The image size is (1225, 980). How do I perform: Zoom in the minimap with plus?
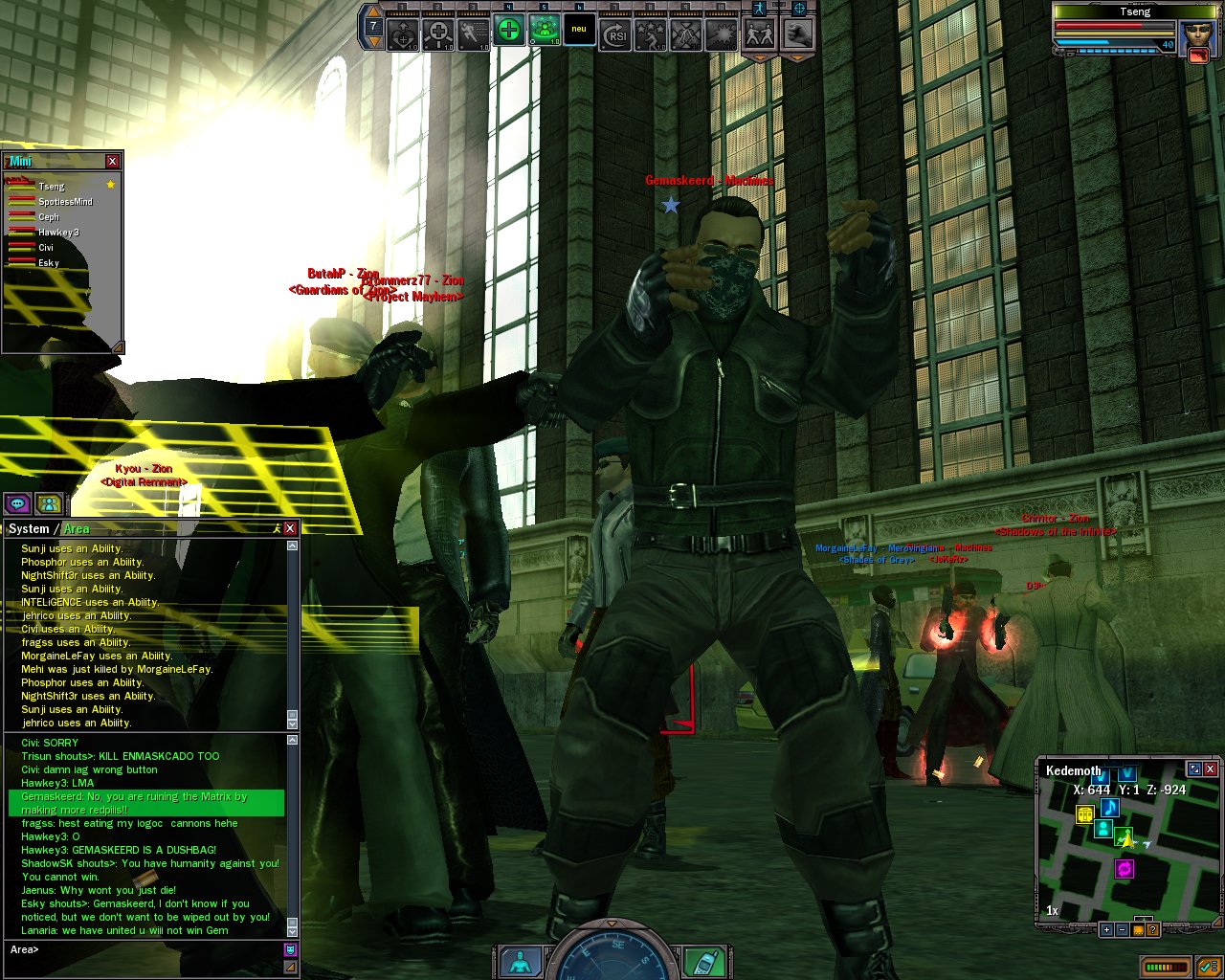(1107, 929)
